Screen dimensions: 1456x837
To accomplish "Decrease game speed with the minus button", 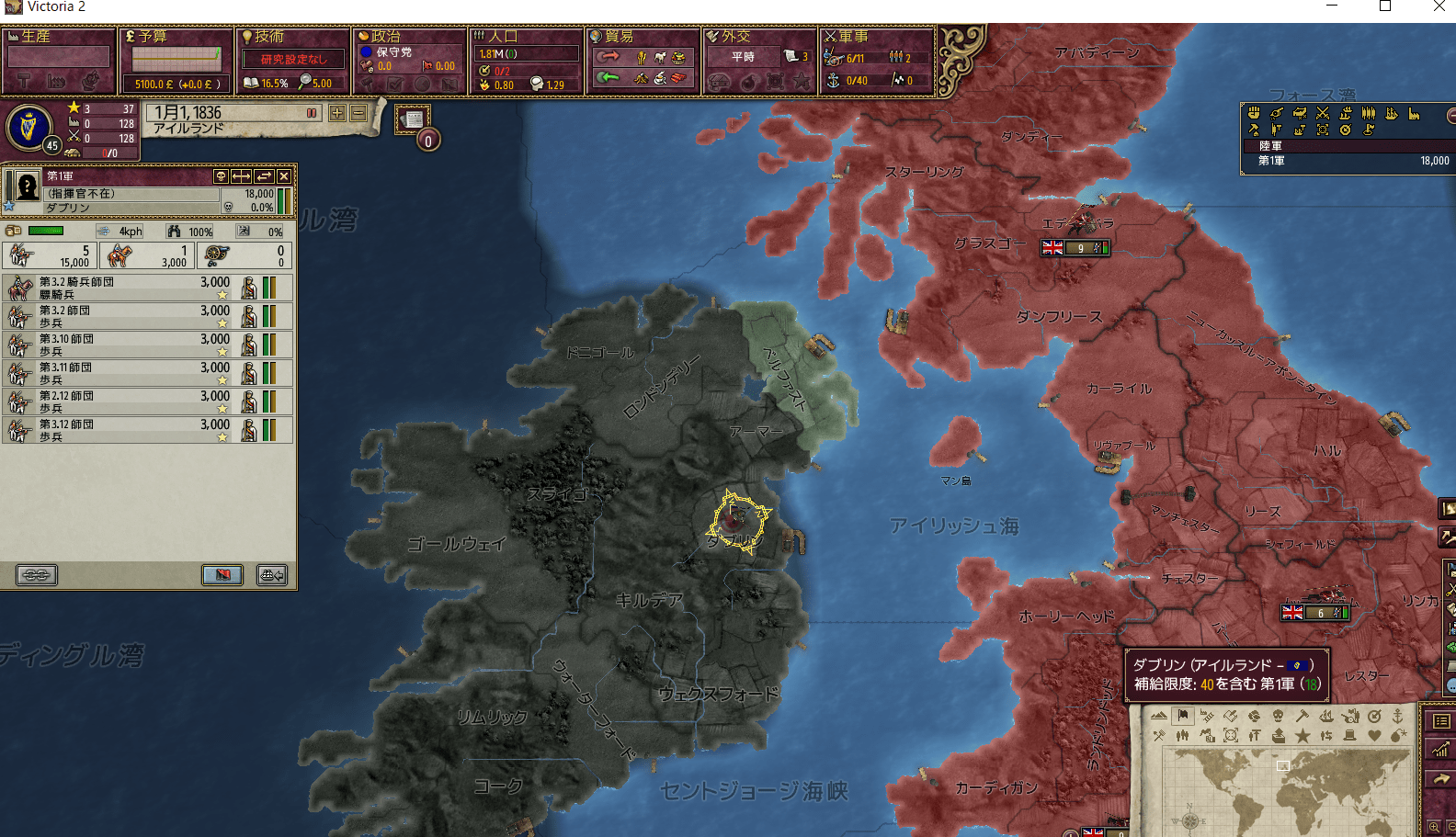I will pos(358,112).
